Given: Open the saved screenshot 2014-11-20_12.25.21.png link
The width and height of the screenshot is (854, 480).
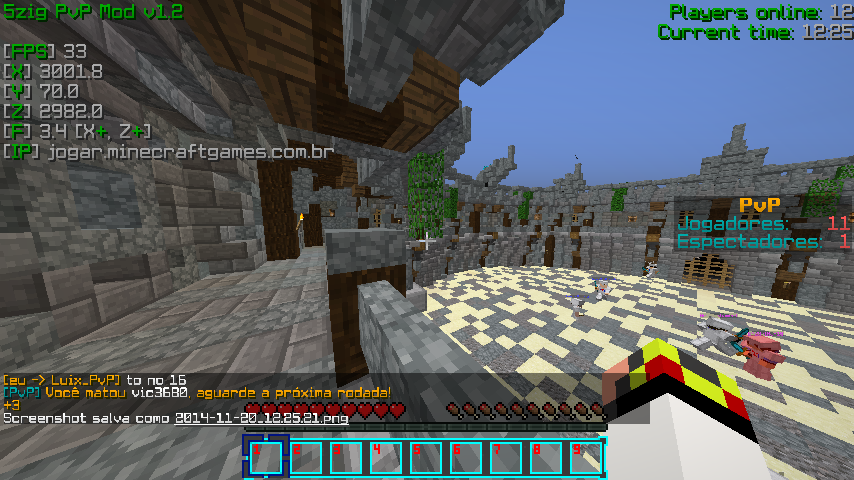Looking at the screenshot, I should coord(261,418).
